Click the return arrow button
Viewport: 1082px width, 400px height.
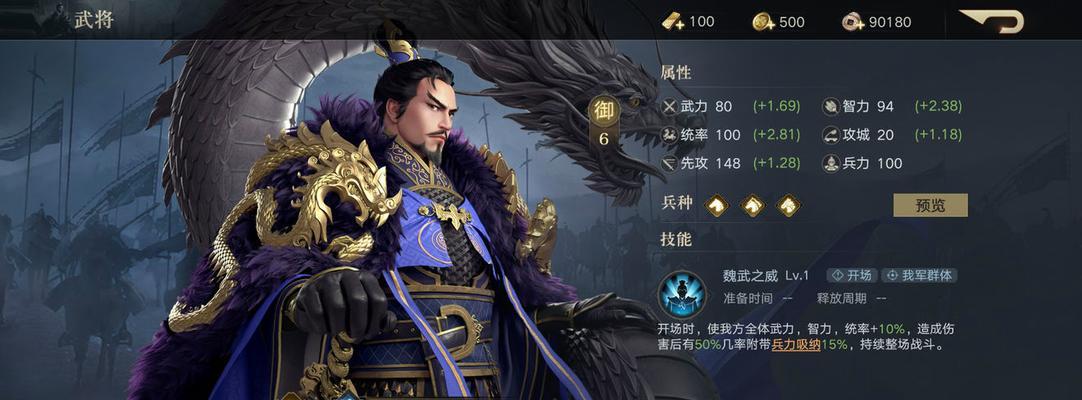click(x=994, y=21)
